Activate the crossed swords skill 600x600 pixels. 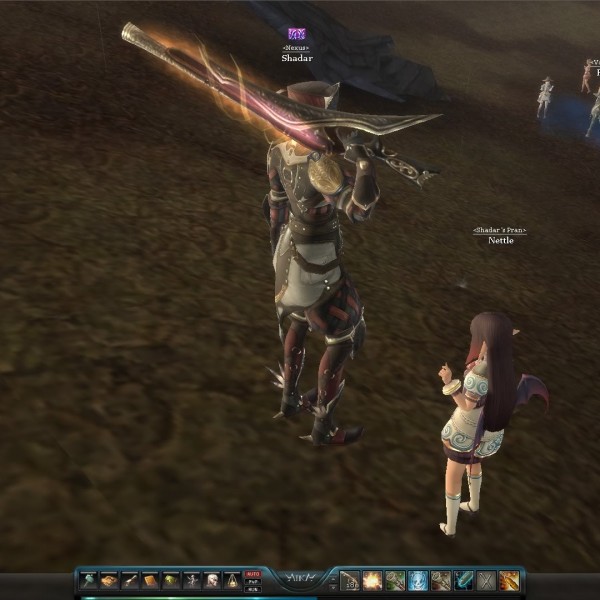click(x=487, y=580)
